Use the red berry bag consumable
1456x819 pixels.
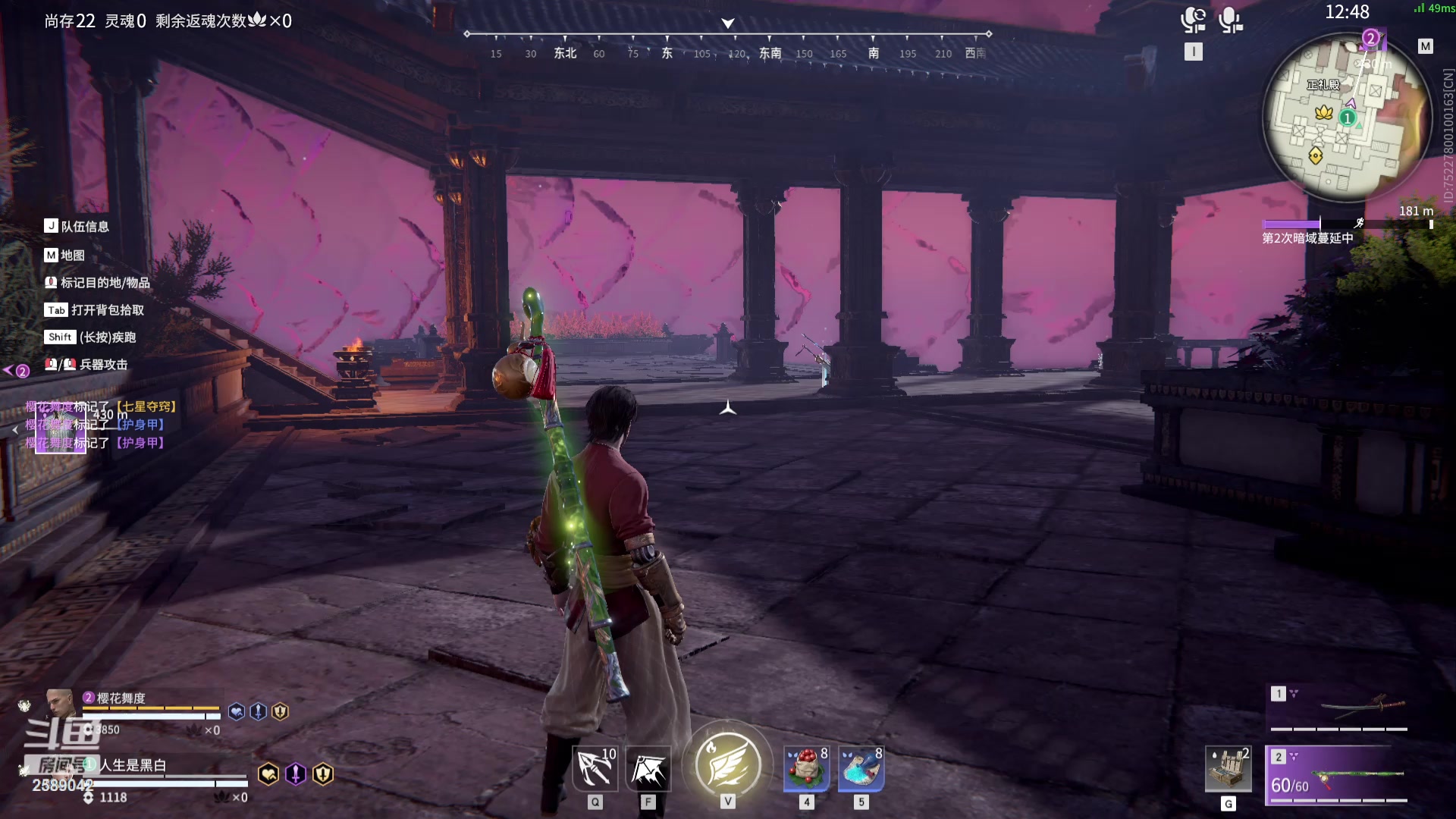tap(806, 770)
